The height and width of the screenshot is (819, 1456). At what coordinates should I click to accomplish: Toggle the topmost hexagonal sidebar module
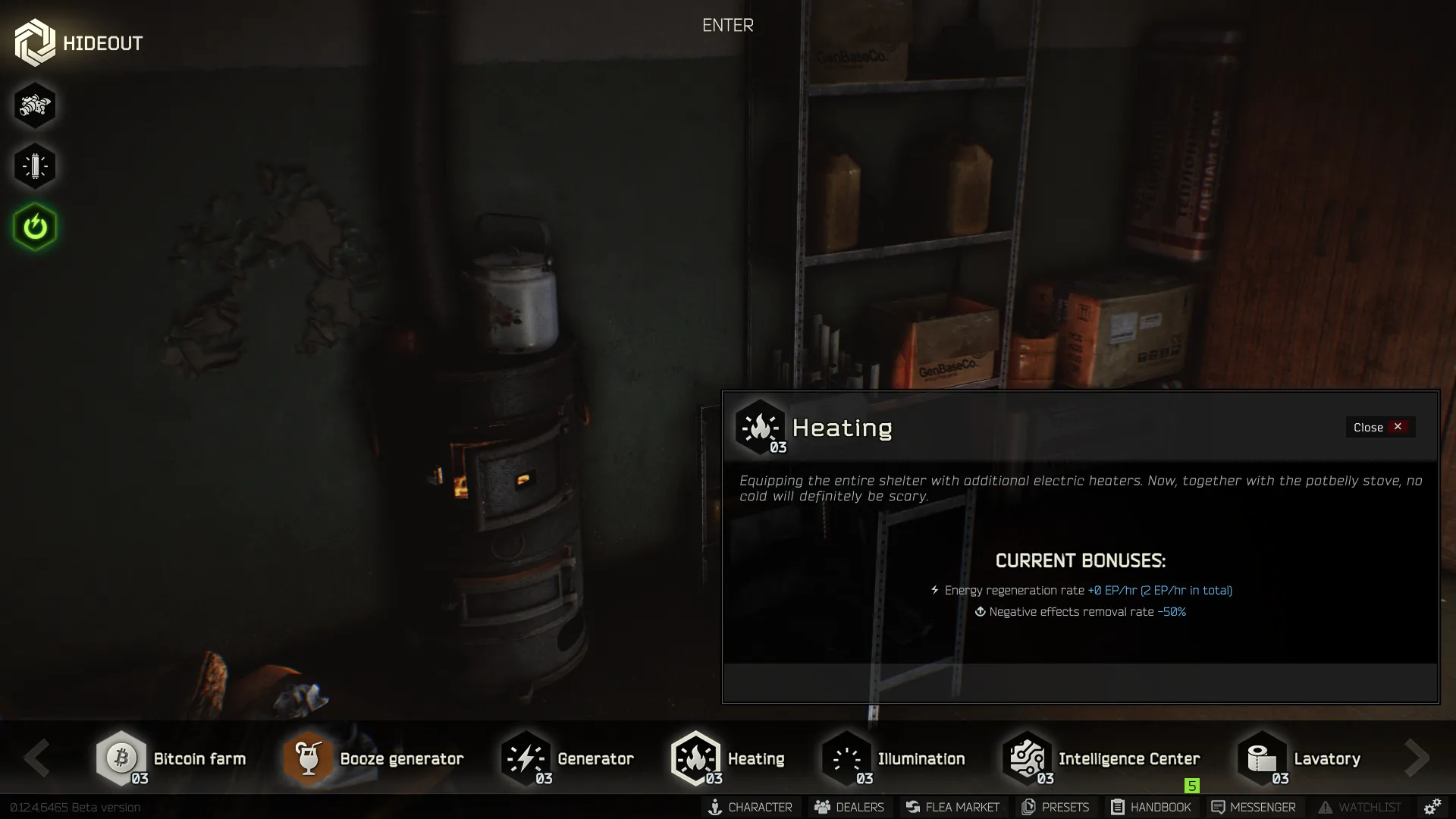click(35, 105)
